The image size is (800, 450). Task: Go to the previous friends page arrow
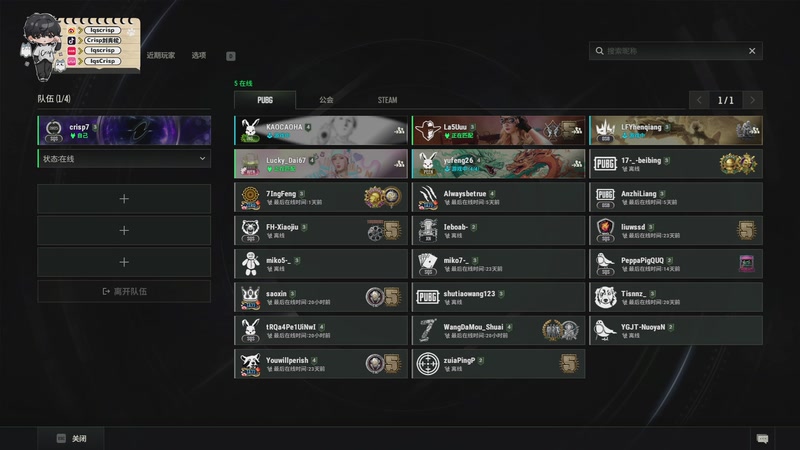point(700,100)
